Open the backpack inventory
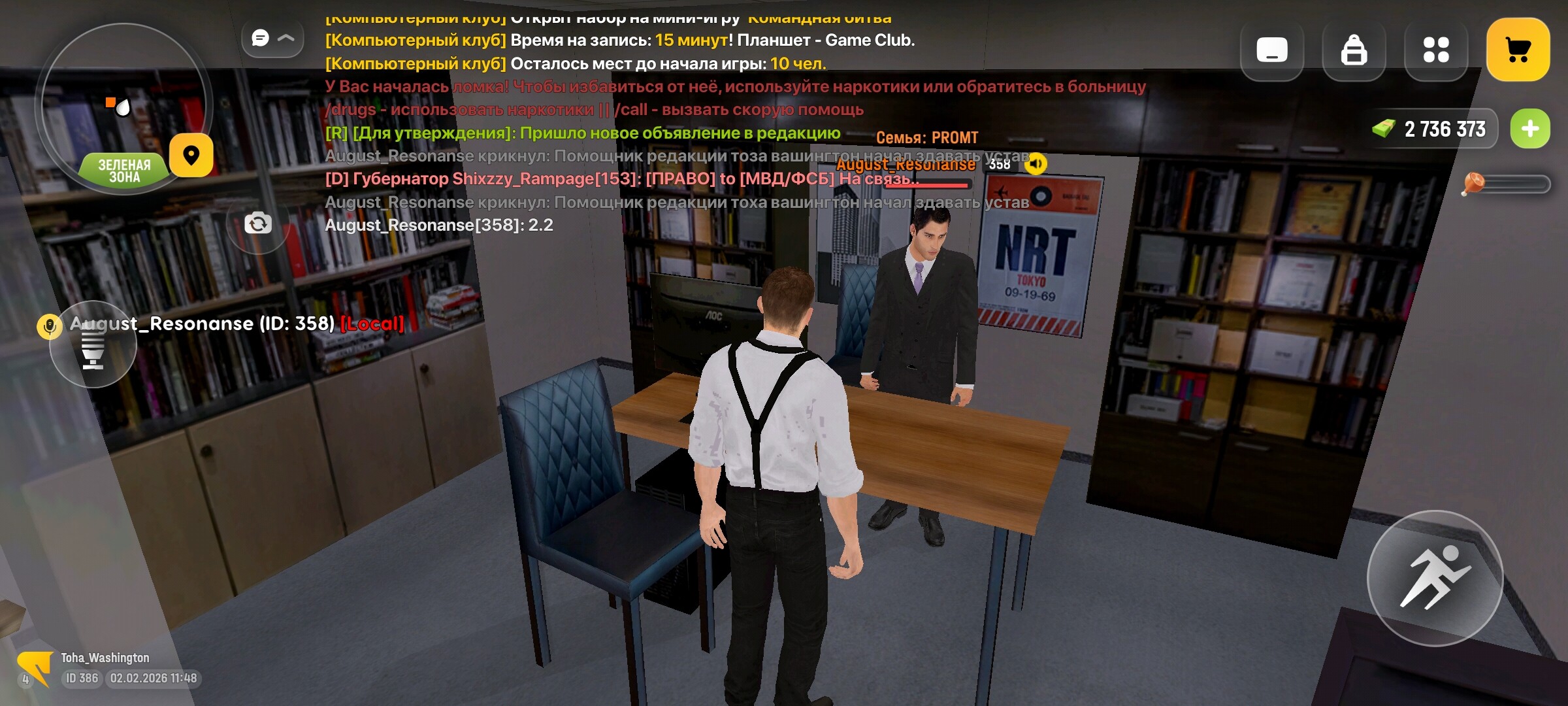 [x=1353, y=50]
